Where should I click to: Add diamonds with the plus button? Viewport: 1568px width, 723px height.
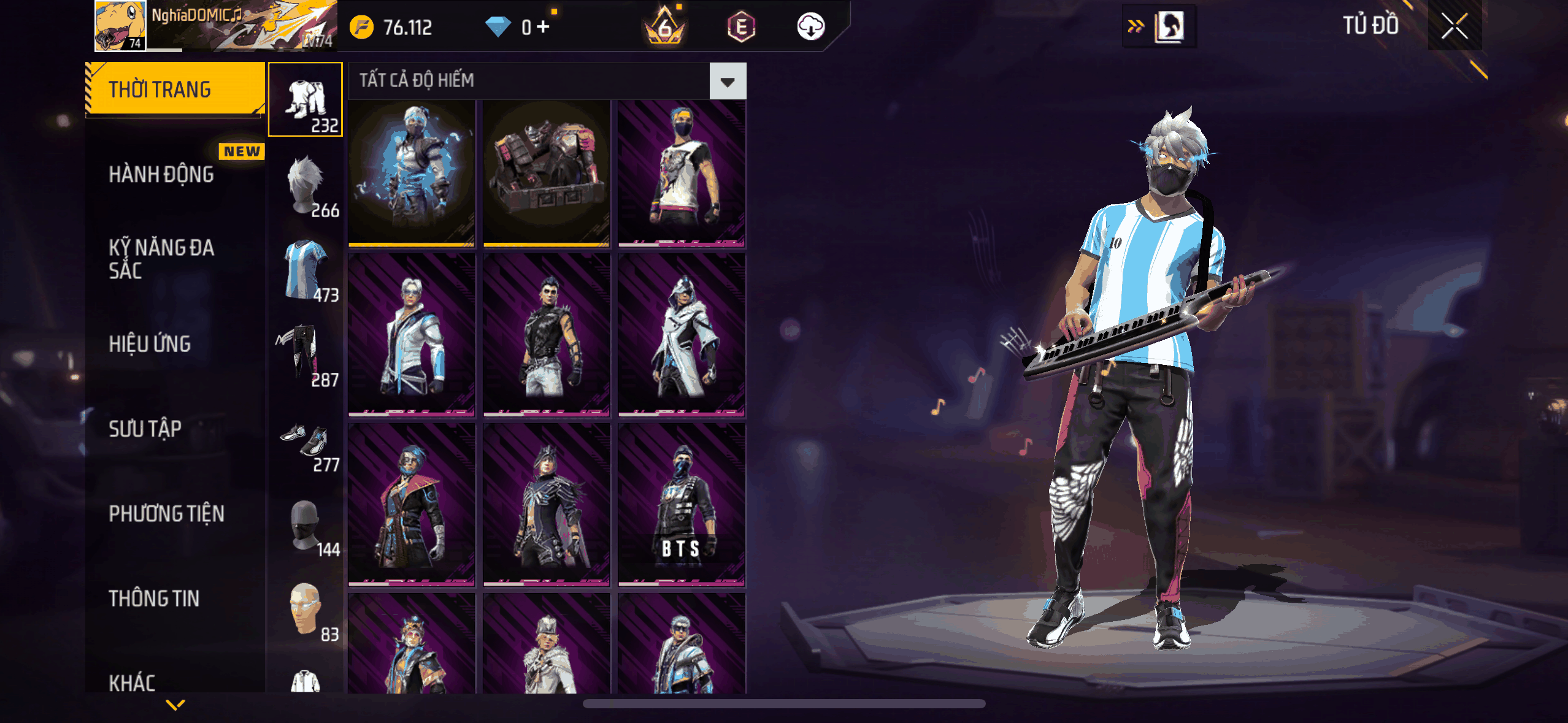tap(543, 27)
